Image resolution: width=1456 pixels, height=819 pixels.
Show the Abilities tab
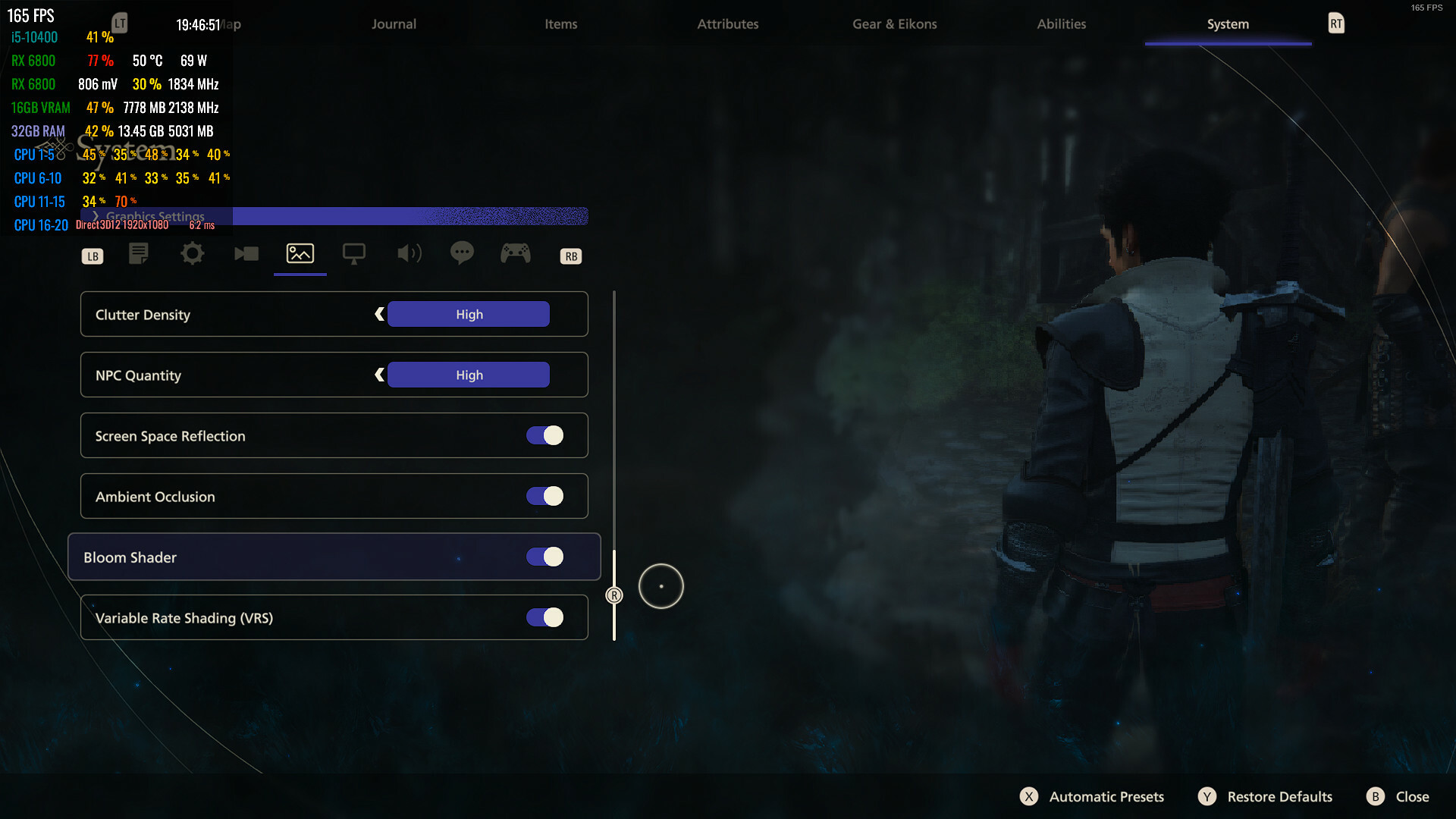pos(1061,24)
